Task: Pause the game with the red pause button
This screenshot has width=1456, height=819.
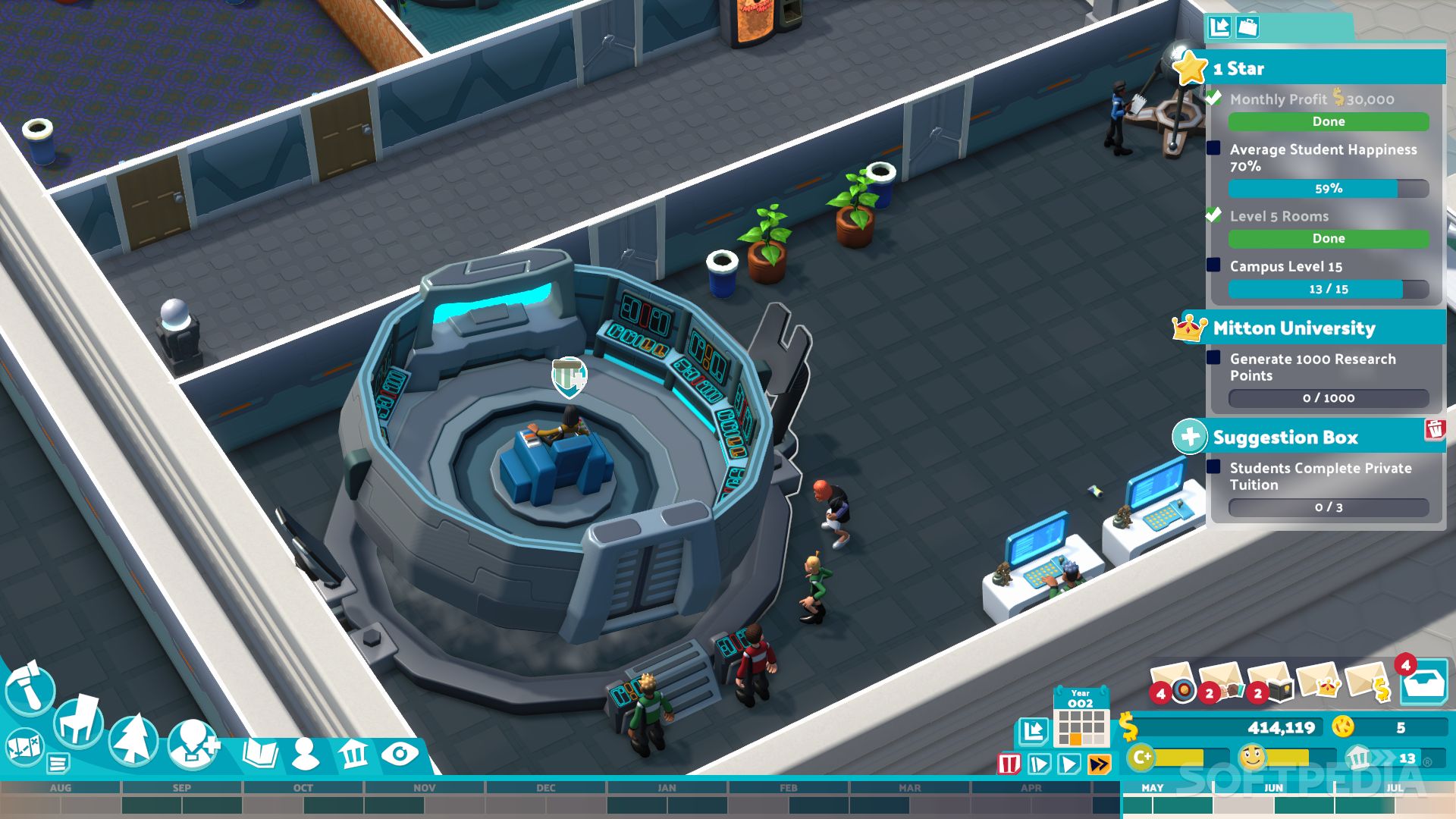Action: 1009,764
